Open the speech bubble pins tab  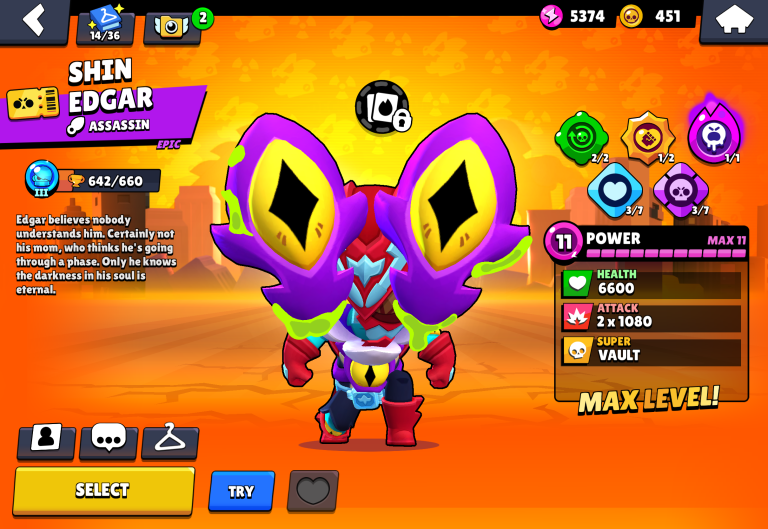(108, 439)
